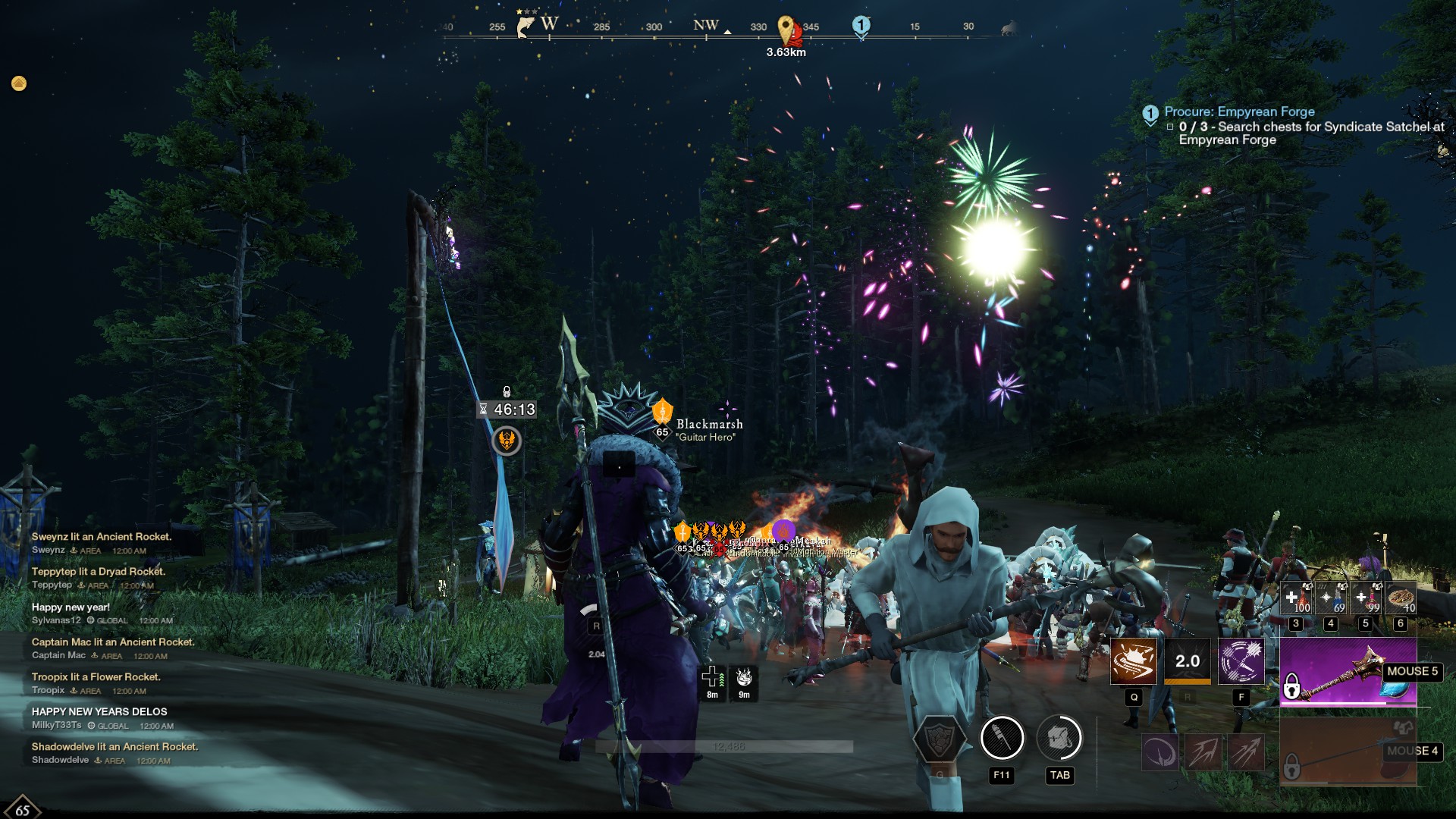Switch to the secondary spear weapon slot

(1348, 751)
